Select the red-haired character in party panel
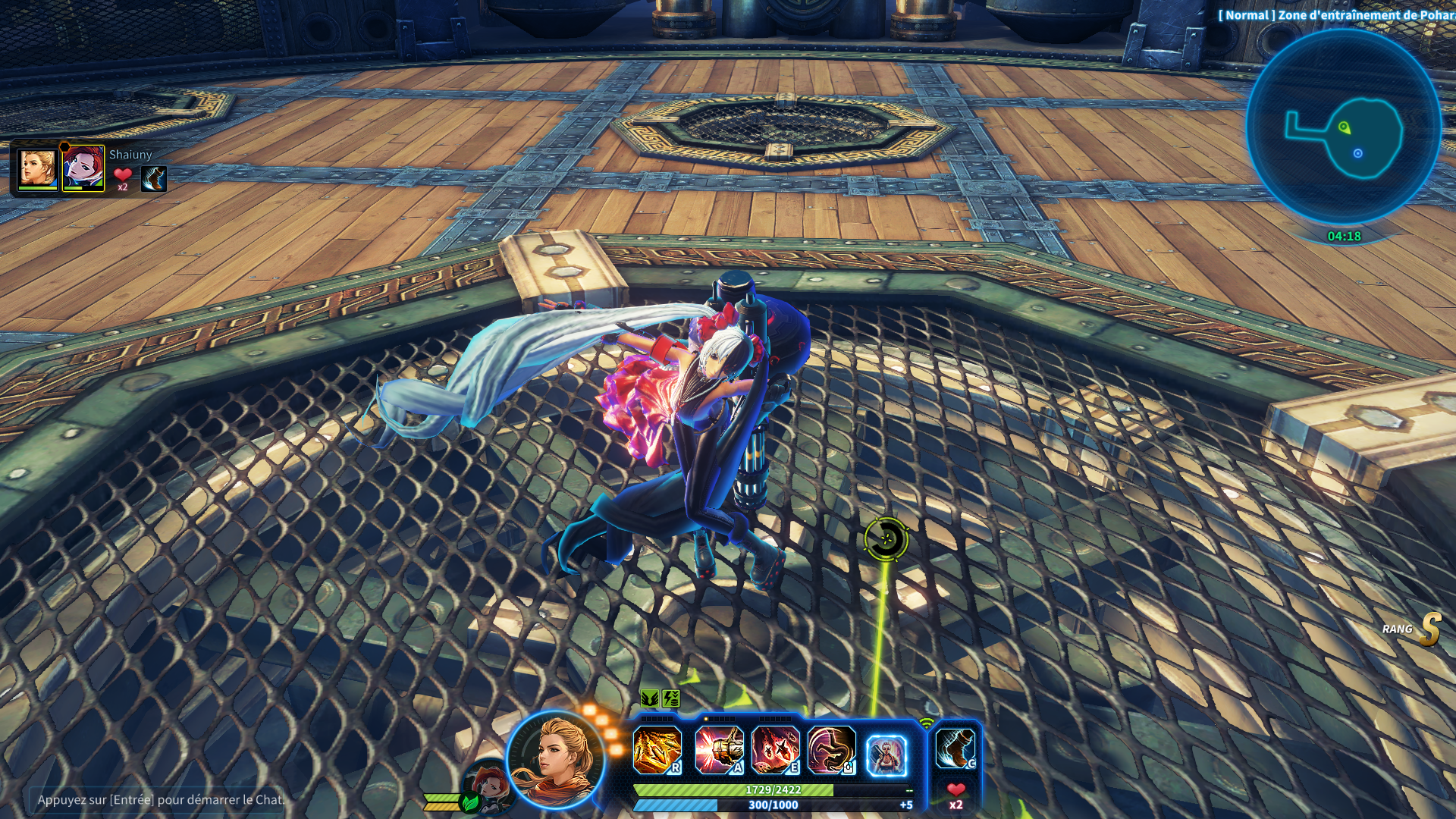 pyautogui.click(x=83, y=168)
